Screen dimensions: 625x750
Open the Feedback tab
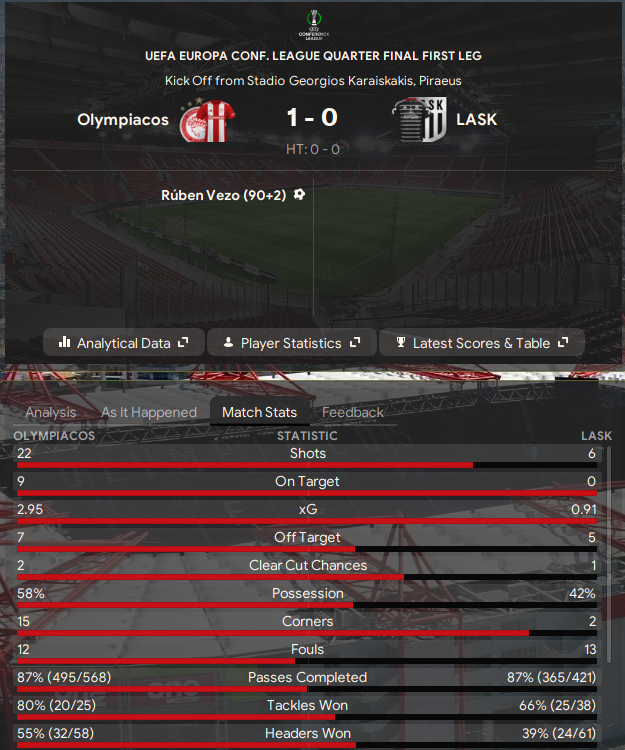[353, 412]
